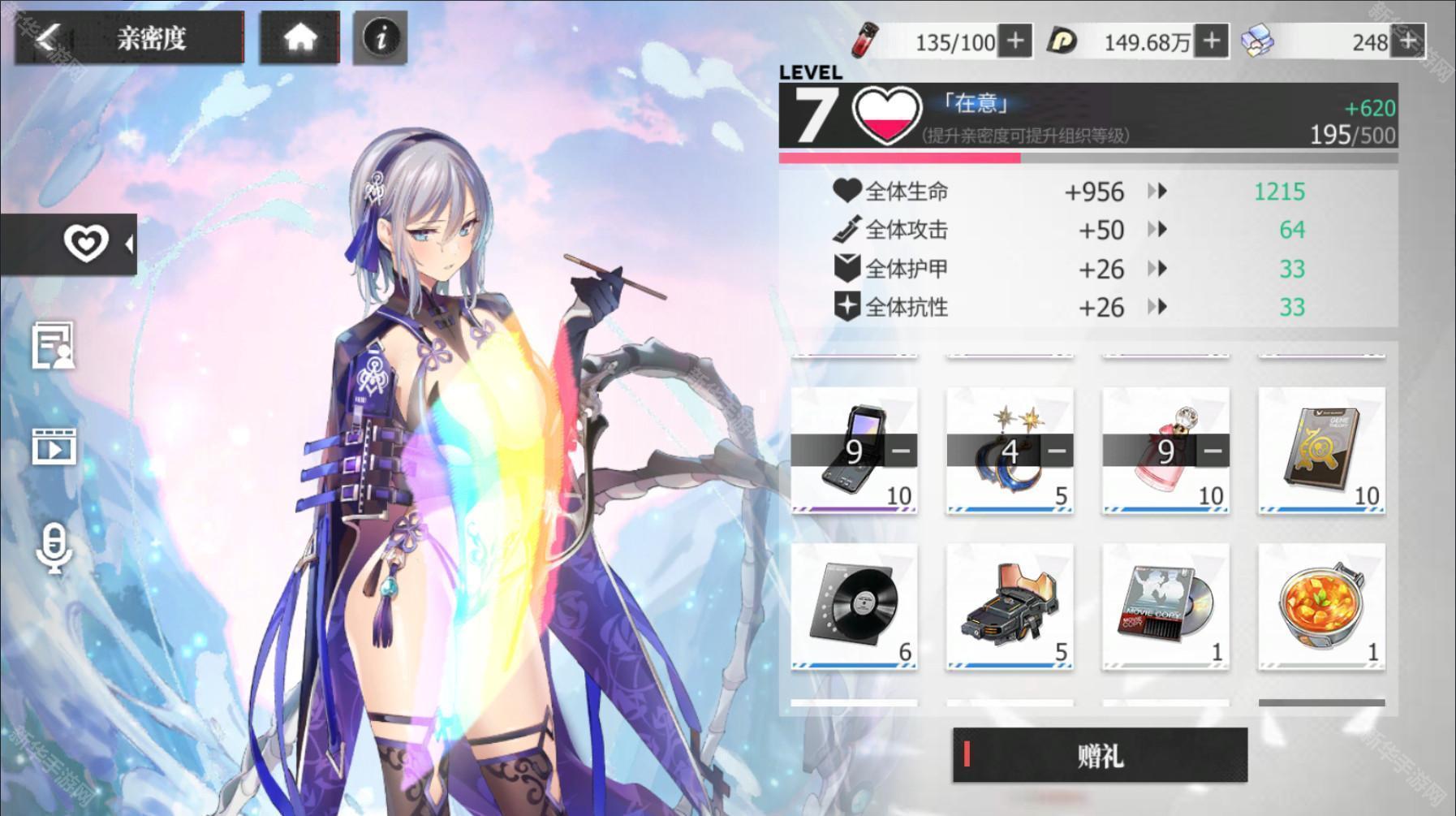
Task: Reduce the flip phone gift count
Action: point(900,451)
